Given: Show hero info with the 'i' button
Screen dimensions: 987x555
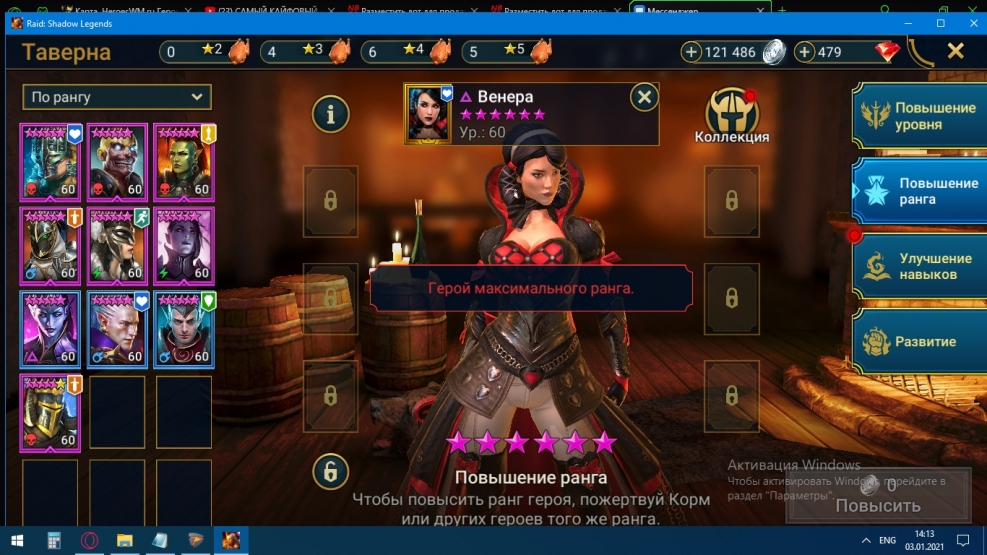Looking at the screenshot, I should point(330,114).
